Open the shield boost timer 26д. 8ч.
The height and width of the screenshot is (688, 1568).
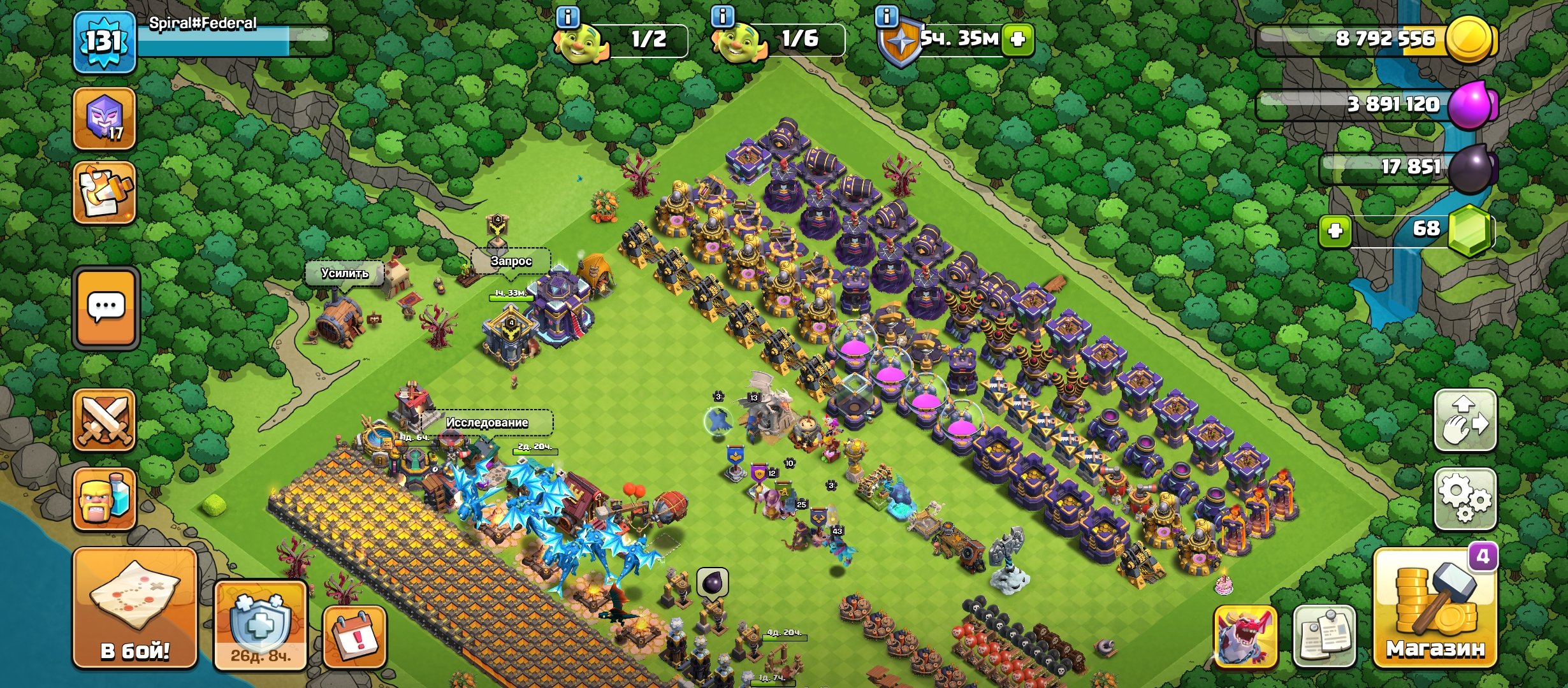pos(260,624)
